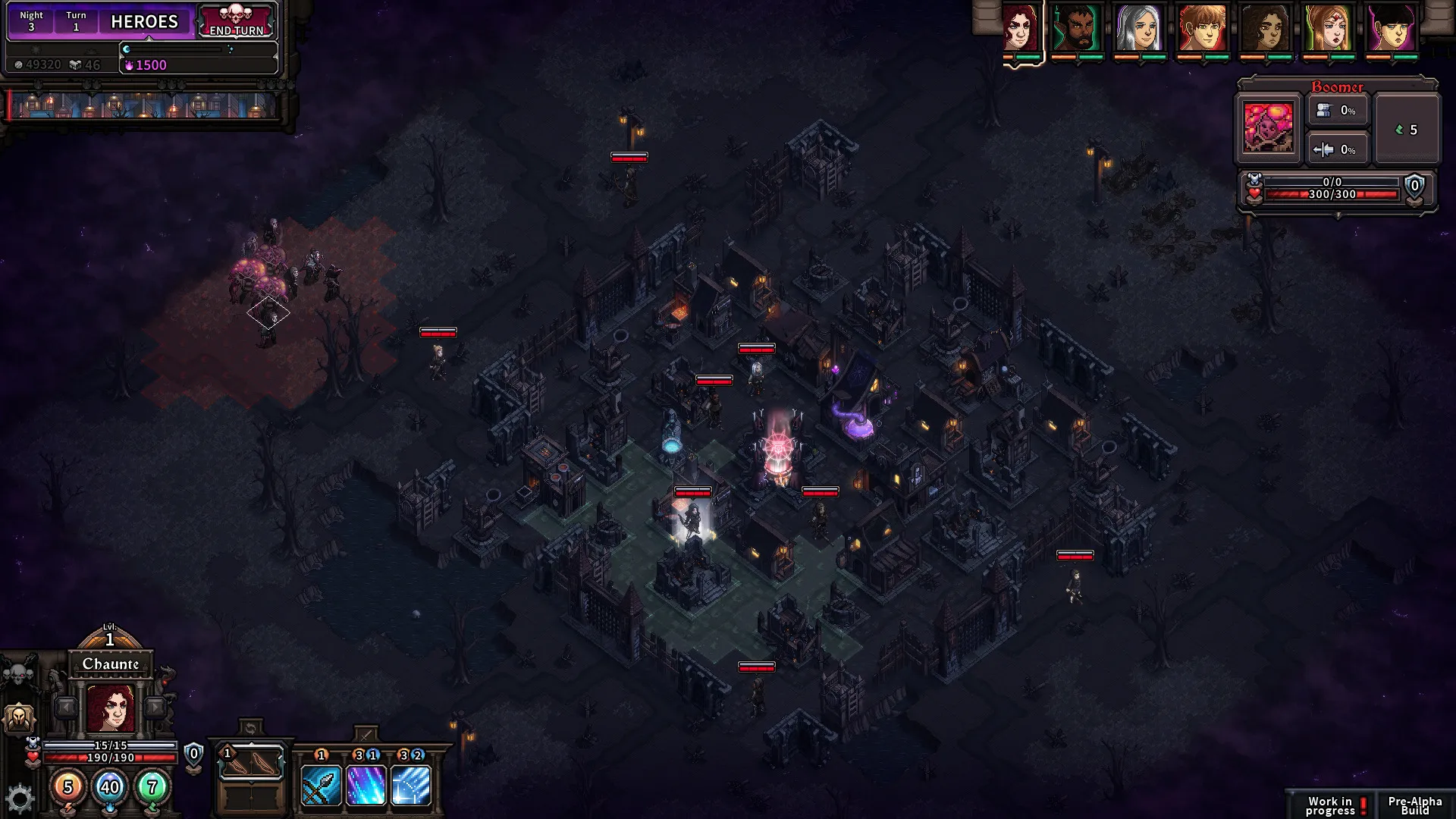
Task: Select the dark-bearded hero portrait
Action: coord(1077,29)
